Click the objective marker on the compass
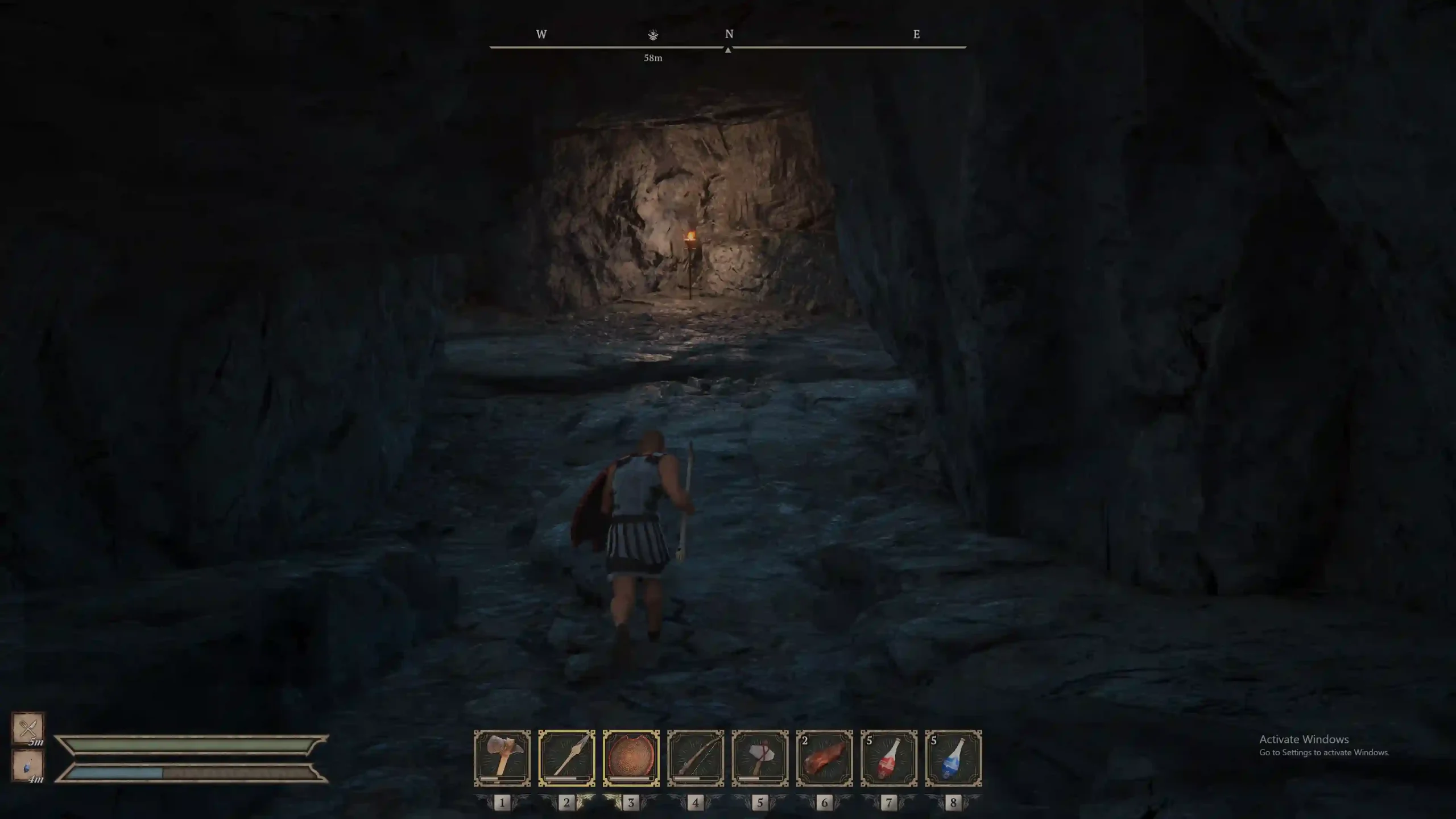The image size is (1456, 819). pyautogui.click(x=653, y=35)
